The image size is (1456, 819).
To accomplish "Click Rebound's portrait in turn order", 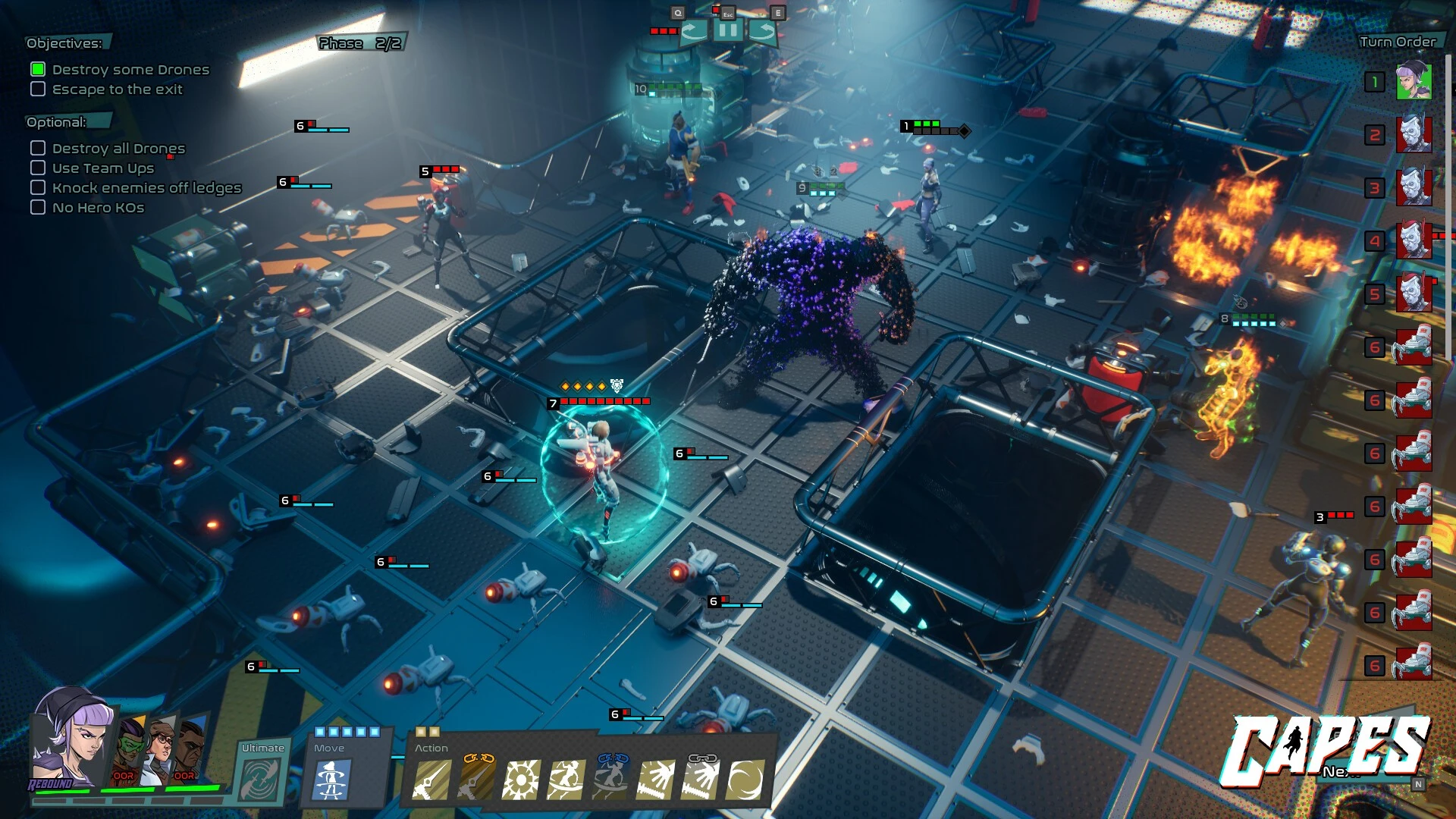I will [1414, 82].
